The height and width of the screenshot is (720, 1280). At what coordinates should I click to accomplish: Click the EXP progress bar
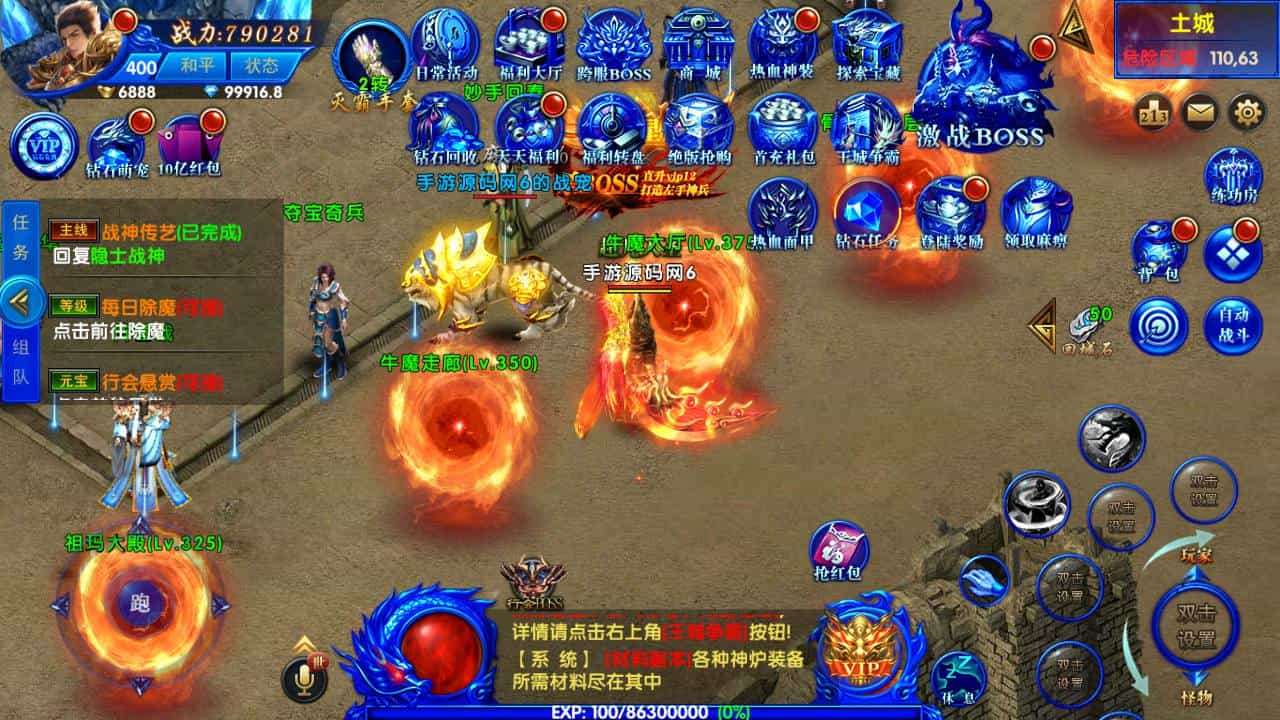(x=640, y=712)
